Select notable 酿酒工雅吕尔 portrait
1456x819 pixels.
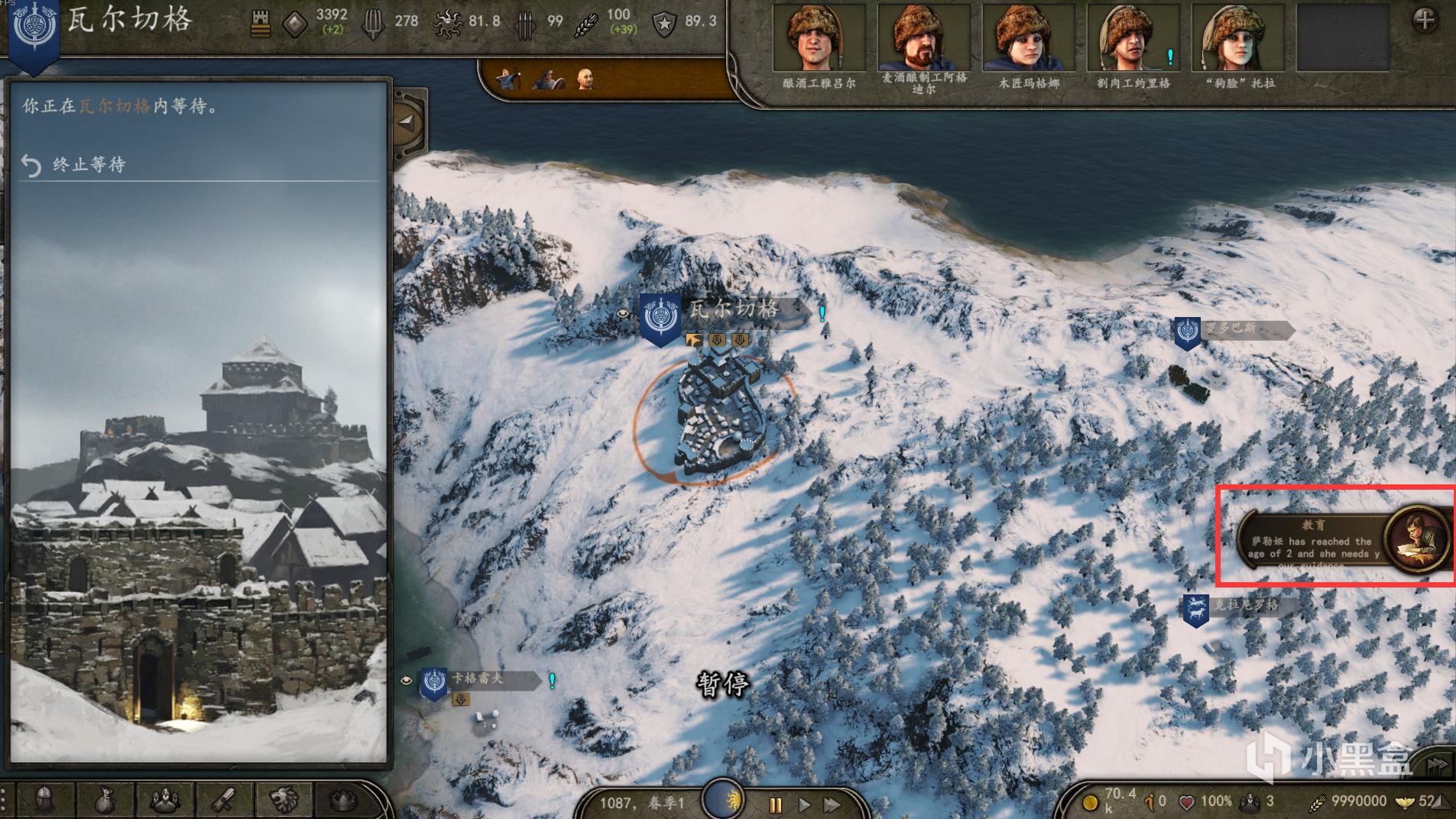point(819,38)
